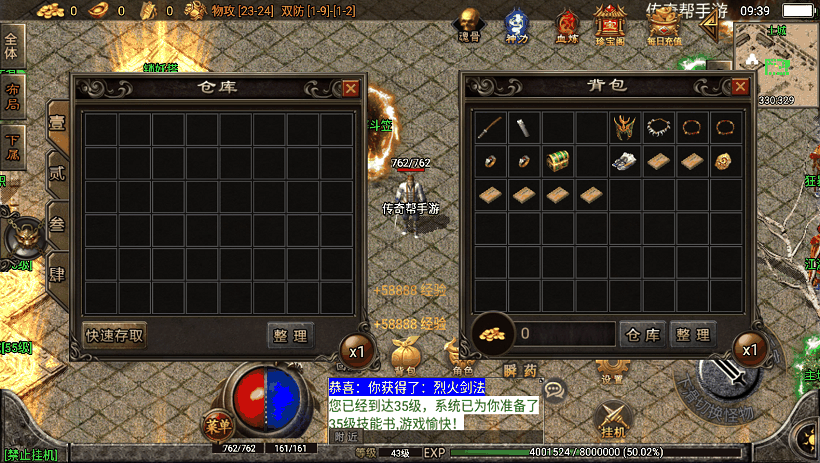Select the green treasure chest in the backpack
This screenshot has height=463, width=820.
point(558,161)
